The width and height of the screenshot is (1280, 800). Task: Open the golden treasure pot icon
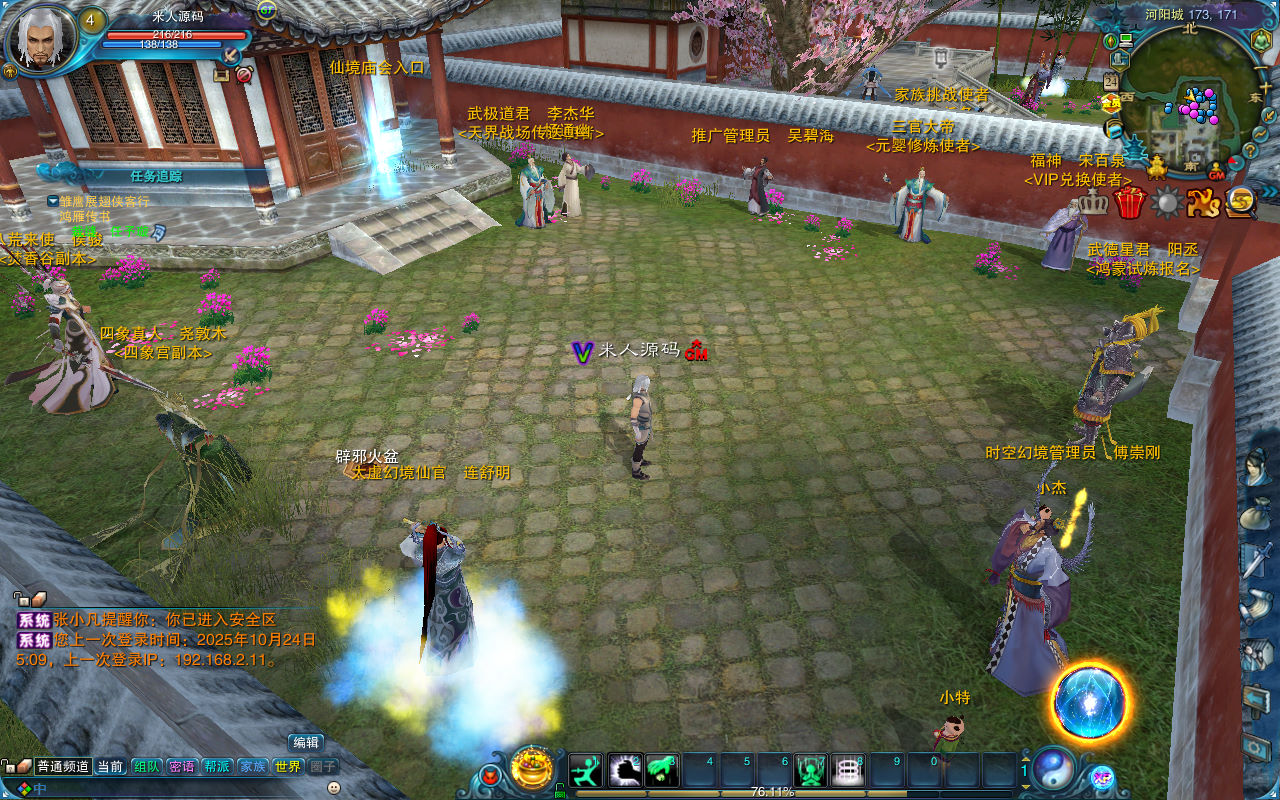point(532,768)
